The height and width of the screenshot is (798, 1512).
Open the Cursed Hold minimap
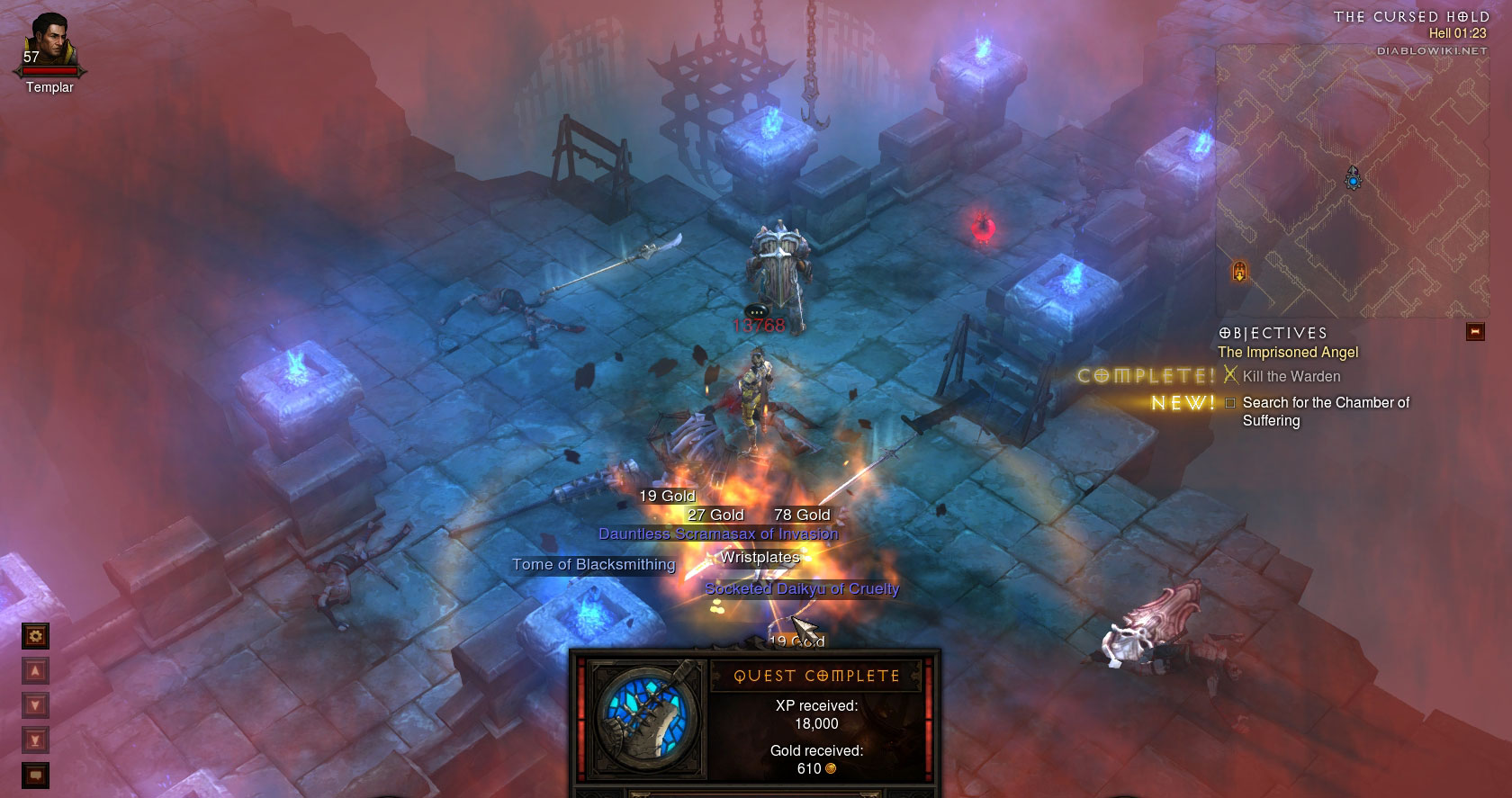pos(1352,182)
